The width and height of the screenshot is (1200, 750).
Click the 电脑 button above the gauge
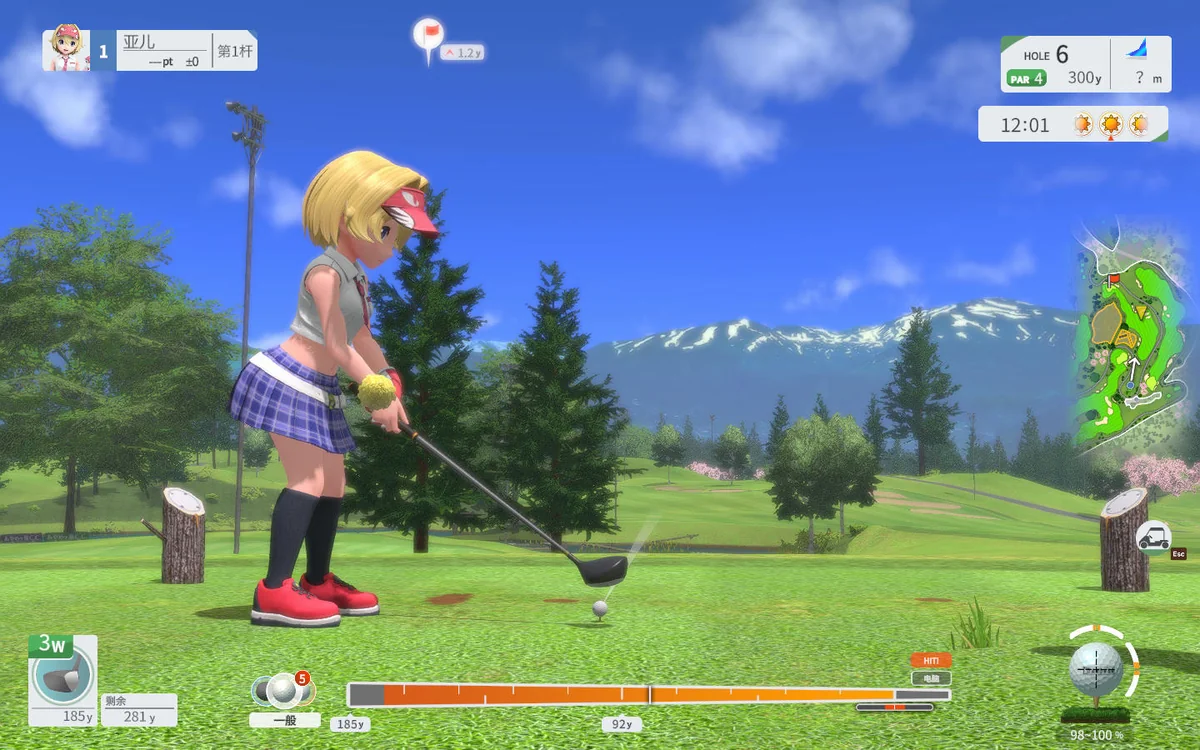coord(930,678)
